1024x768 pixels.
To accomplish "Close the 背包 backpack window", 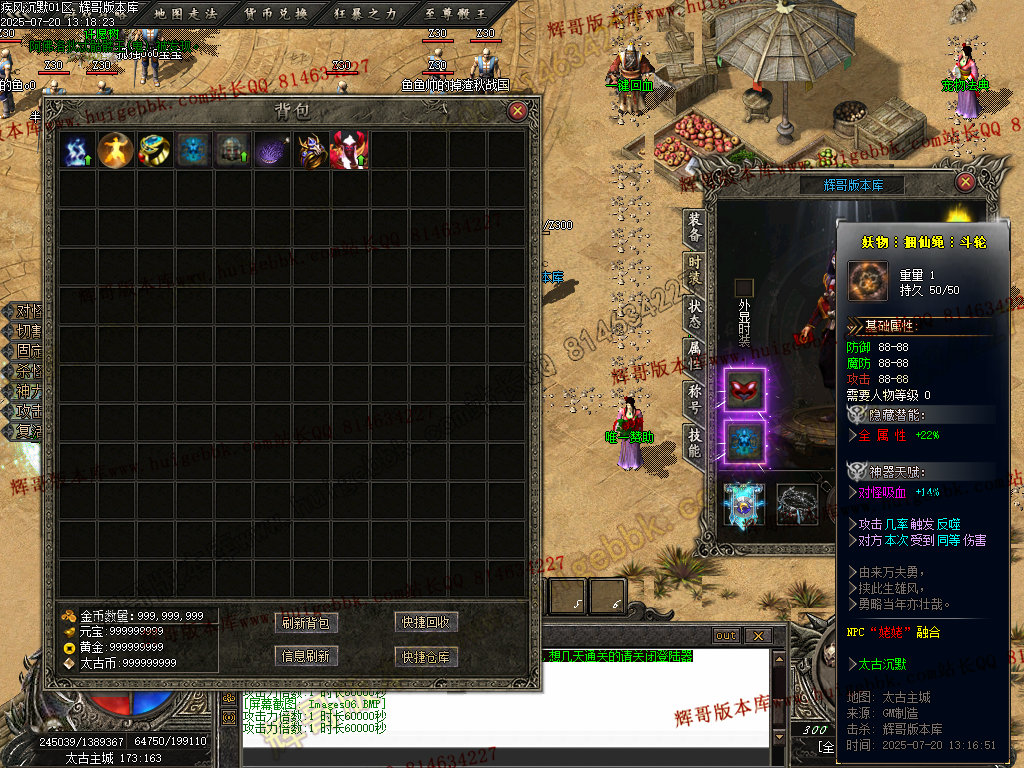I will click(x=517, y=111).
